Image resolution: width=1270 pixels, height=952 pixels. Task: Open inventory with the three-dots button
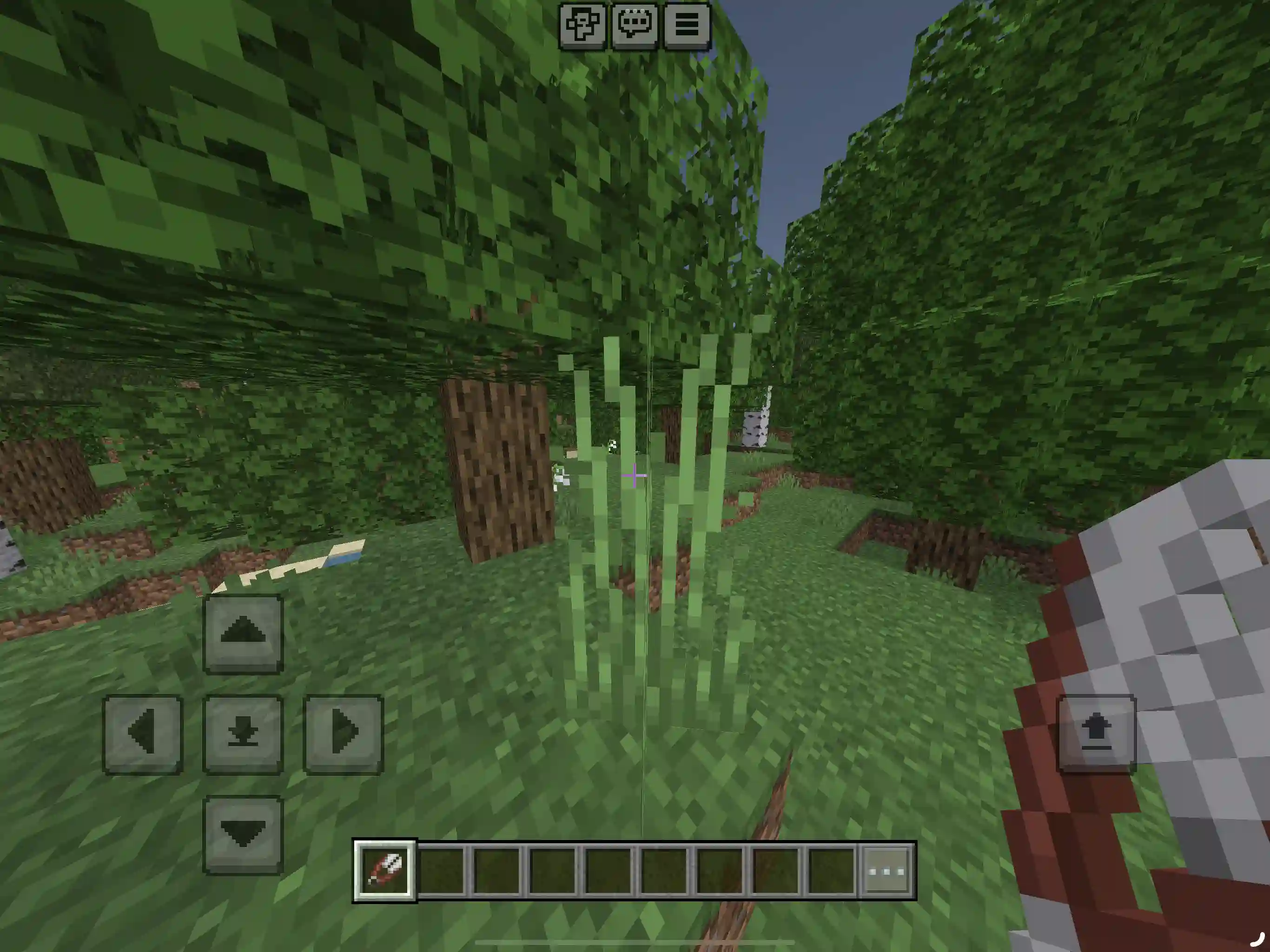(886, 871)
